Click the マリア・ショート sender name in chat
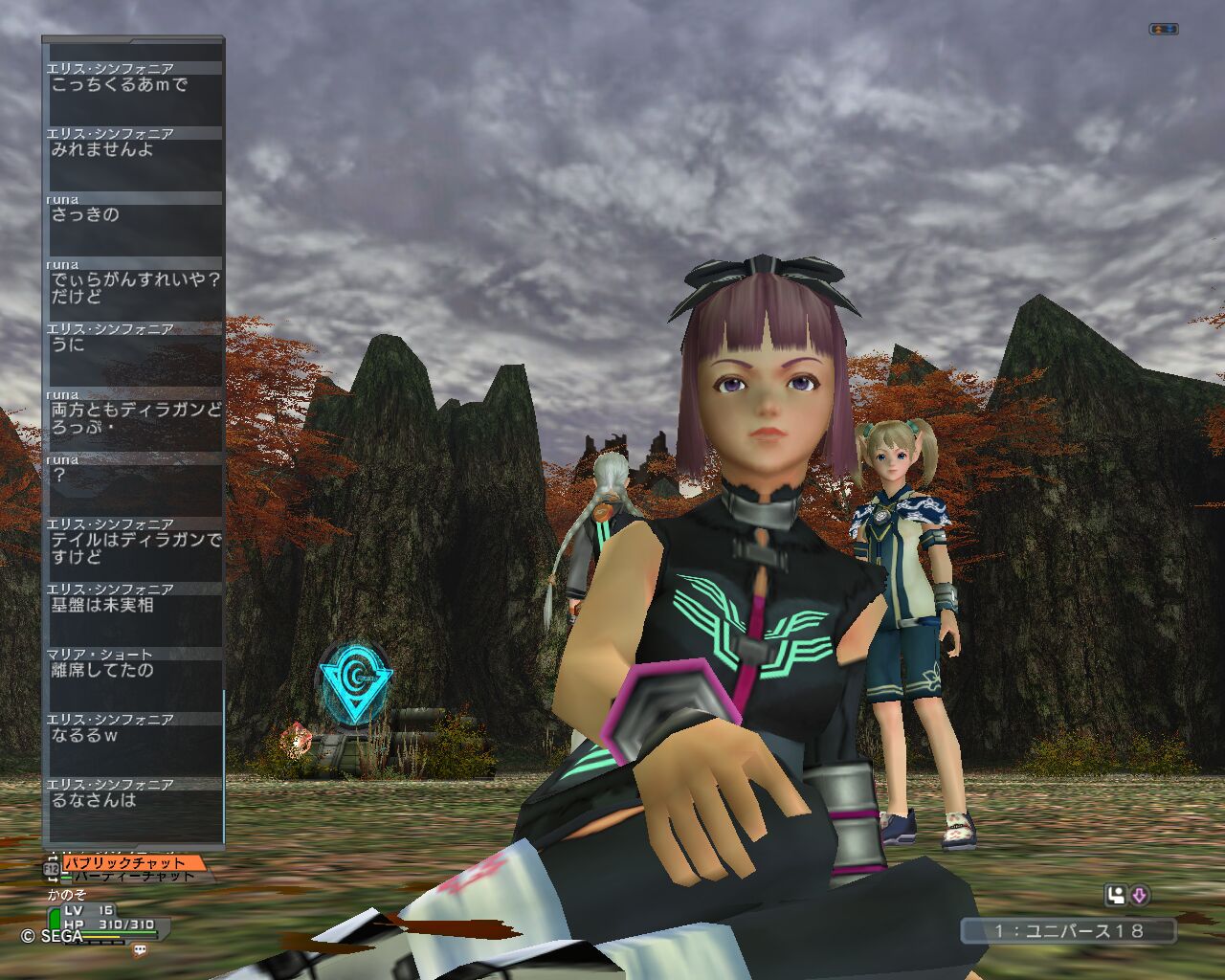The image size is (1225, 980). 100,654
